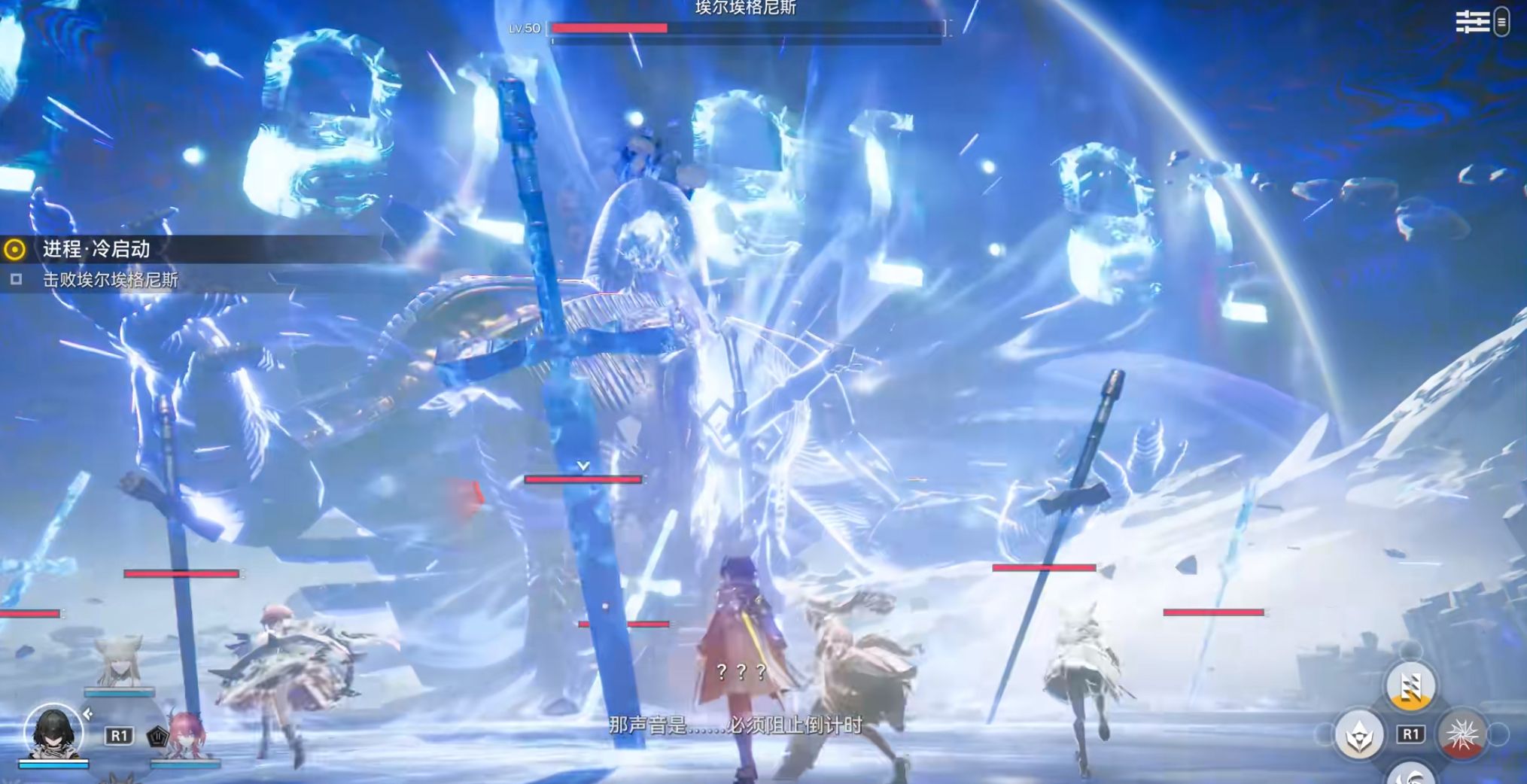The image size is (1527, 784).
Task: Activate the partly visible swirl skill icon
Action: click(1411, 774)
